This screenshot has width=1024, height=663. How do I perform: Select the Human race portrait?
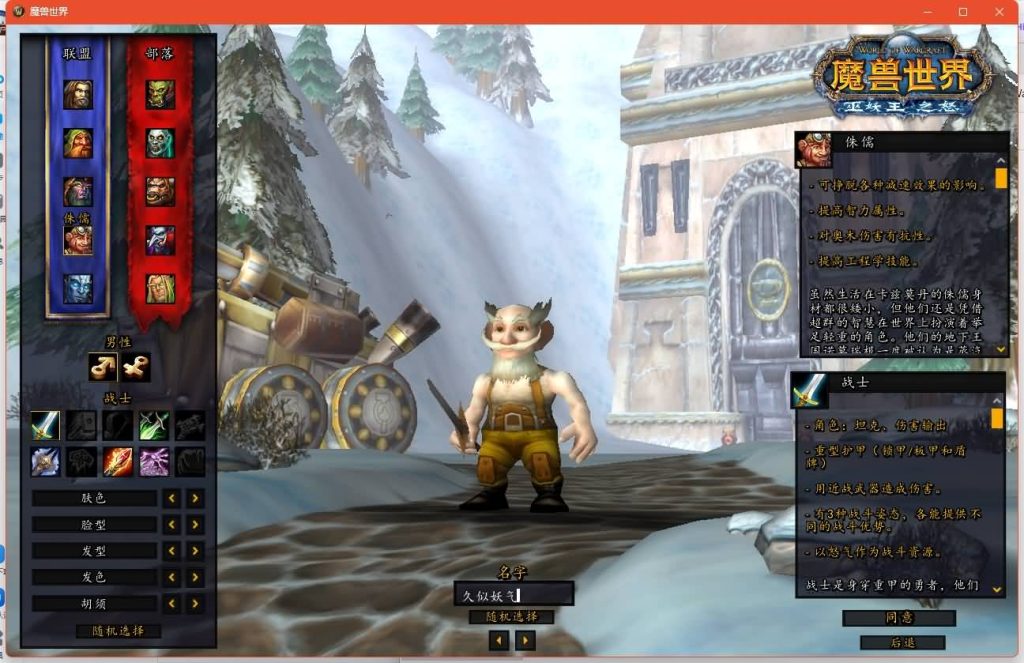point(78,95)
